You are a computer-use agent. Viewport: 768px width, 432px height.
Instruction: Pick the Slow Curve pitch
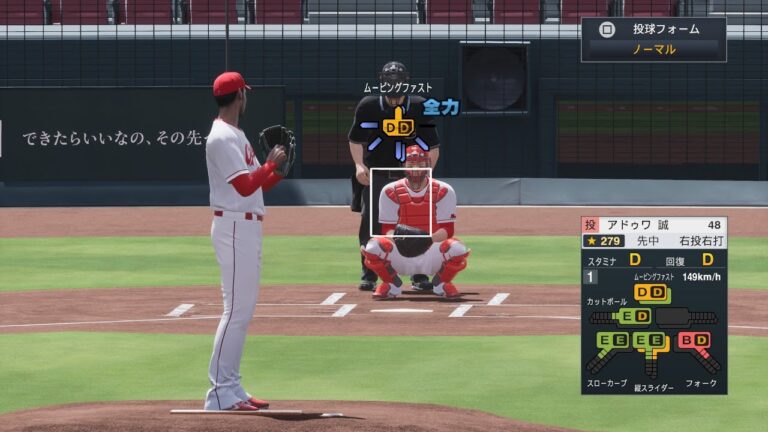click(614, 340)
